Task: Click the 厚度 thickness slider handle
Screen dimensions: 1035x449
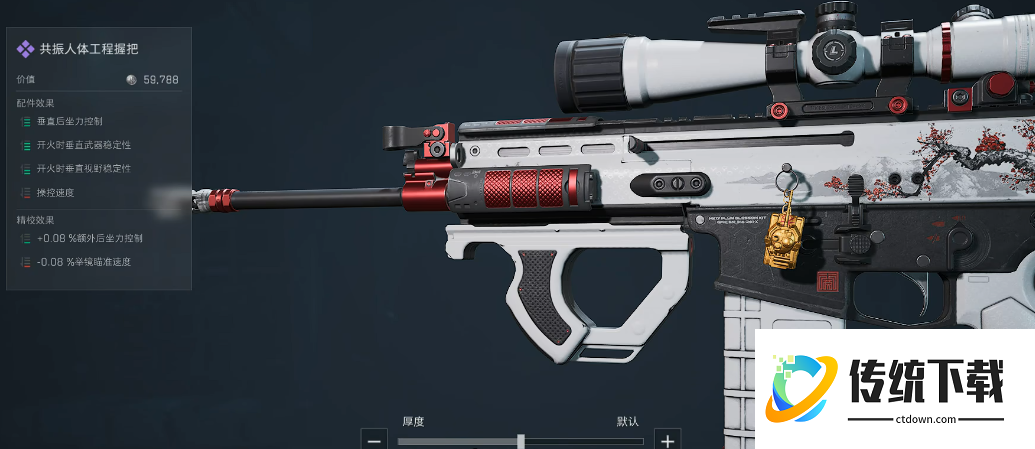Action: (521, 440)
